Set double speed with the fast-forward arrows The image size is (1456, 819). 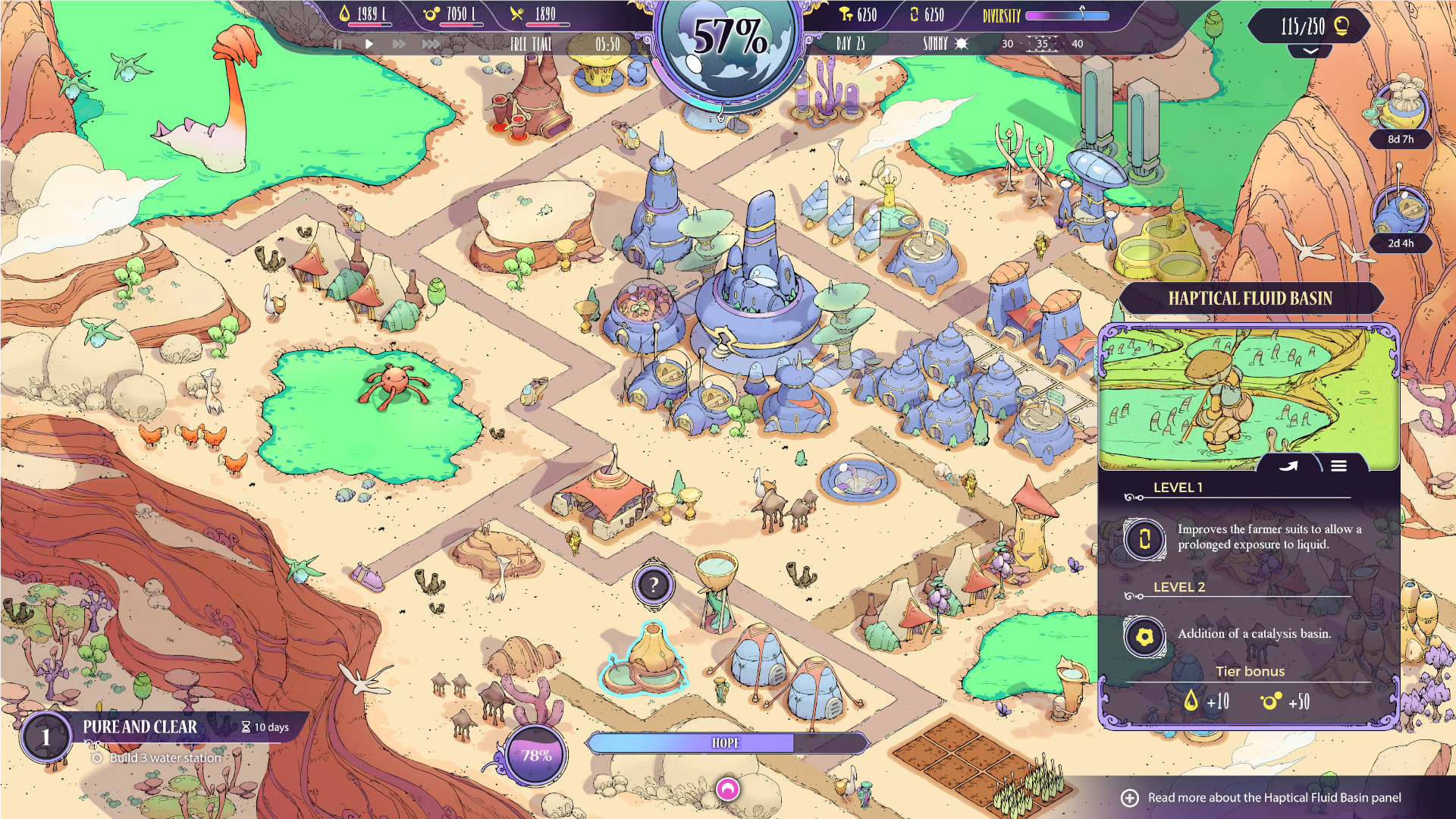point(399,44)
